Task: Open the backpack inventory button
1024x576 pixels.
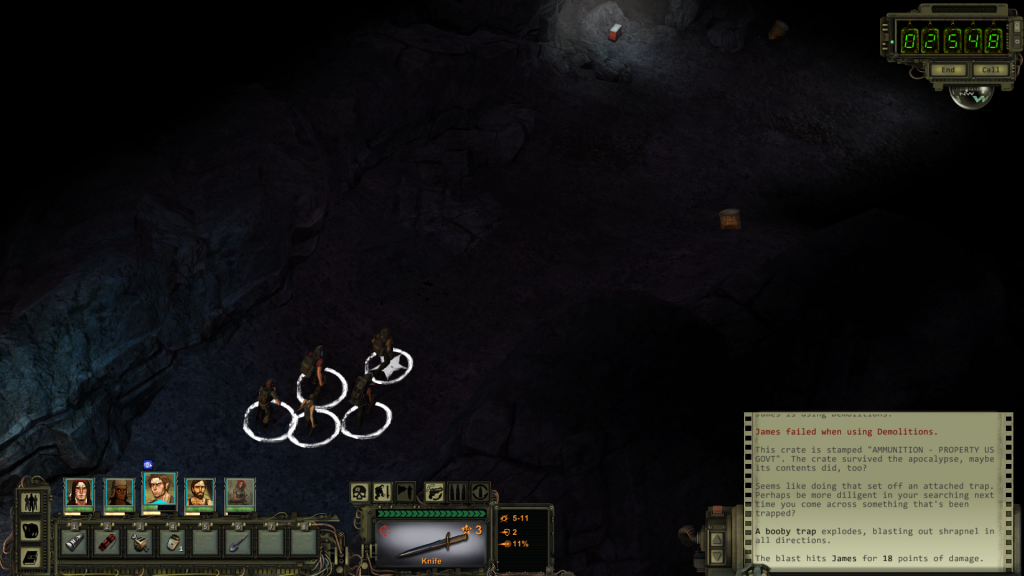Action: coord(30,530)
